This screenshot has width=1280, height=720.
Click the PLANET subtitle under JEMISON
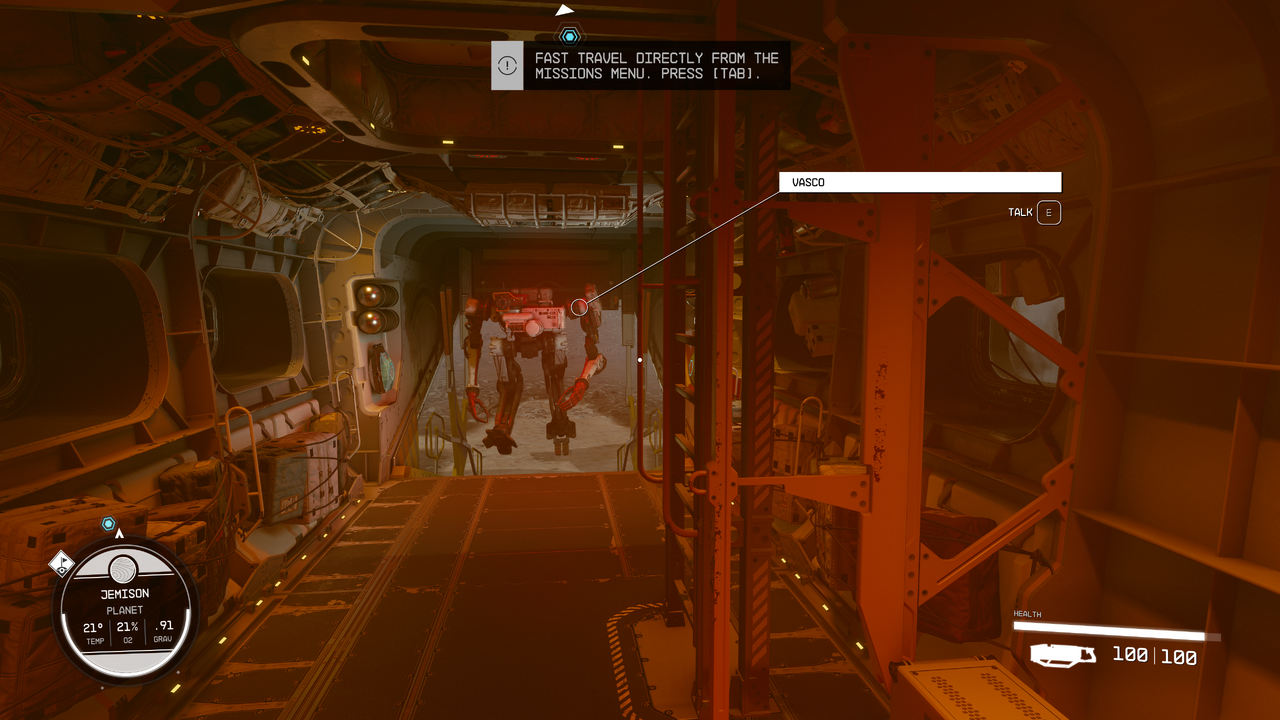[x=122, y=609]
